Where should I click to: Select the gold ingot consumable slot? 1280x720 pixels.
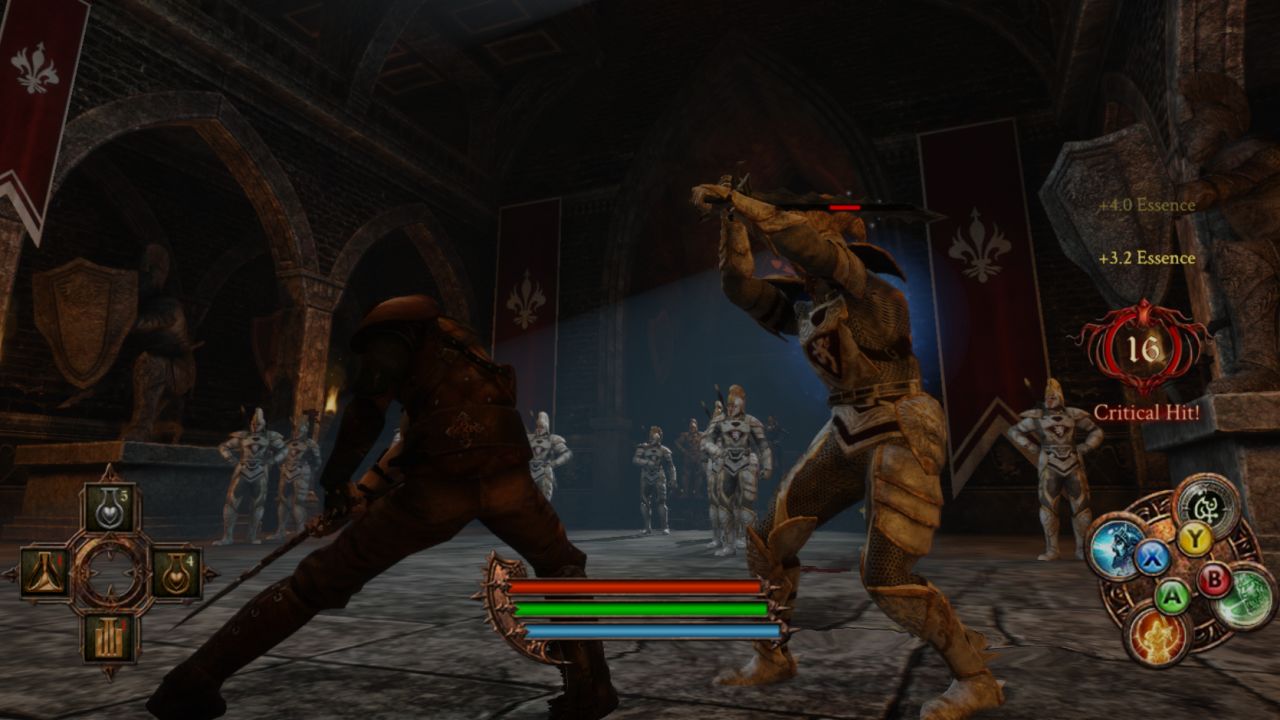pyautogui.click(x=109, y=634)
